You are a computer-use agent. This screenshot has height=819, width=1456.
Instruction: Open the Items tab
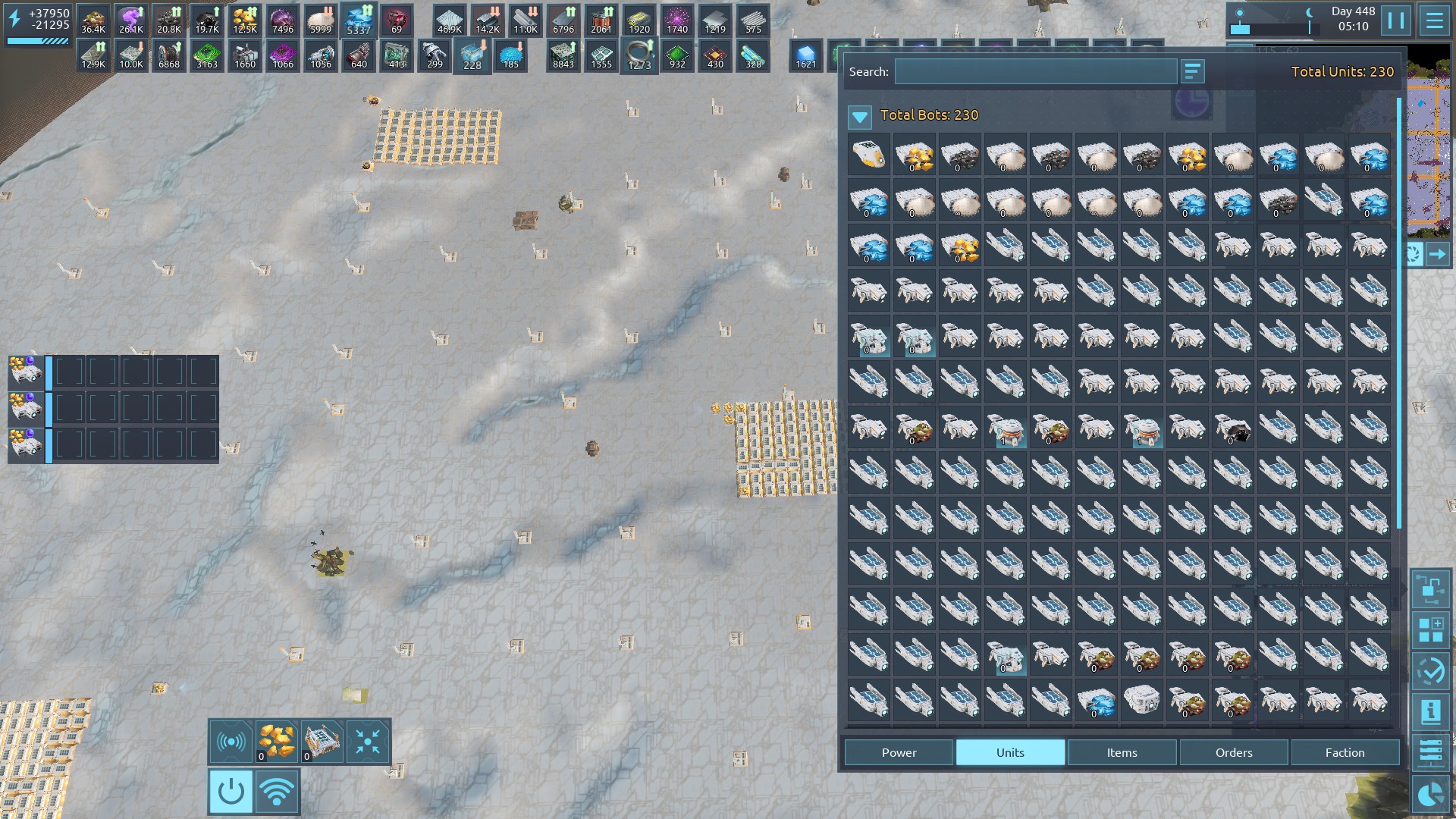click(x=1122, y=752)
